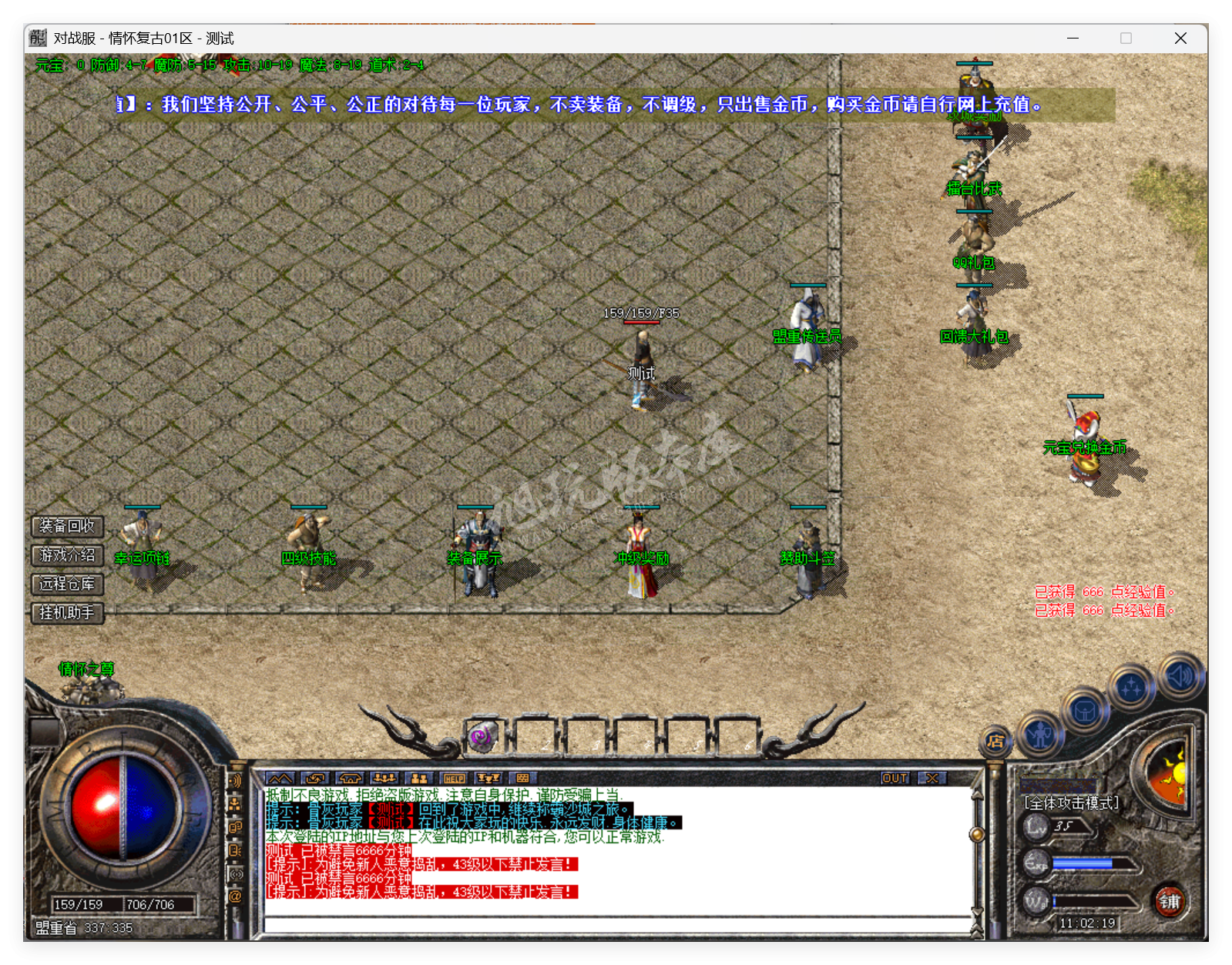Screen dimensions: 1232x965
Task: Toggle the shout channel icon on chat sidebar
Action: [235, 781]
